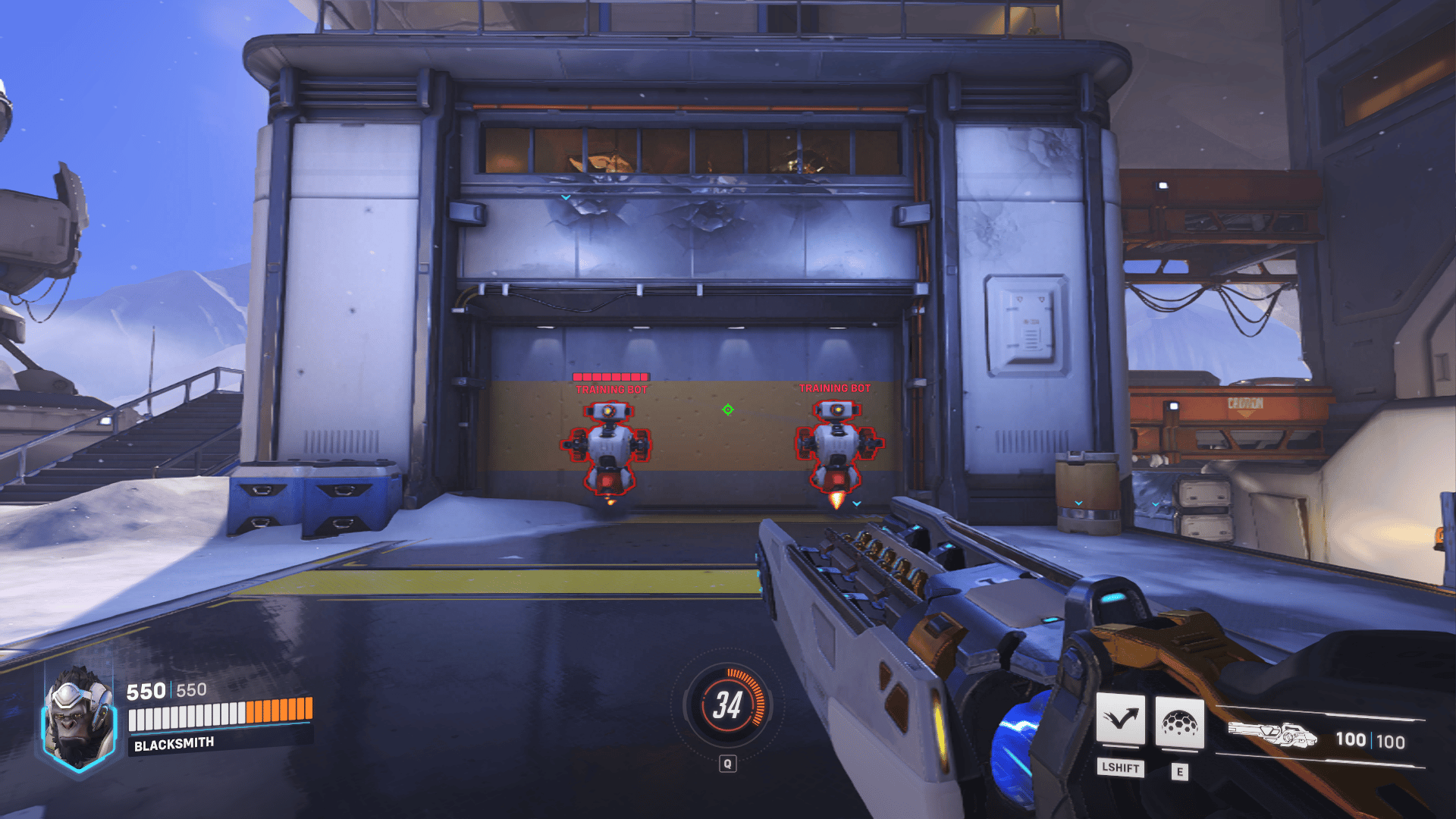
Task: Click the green crosshair reticle
Action: (x=726, y=410)
